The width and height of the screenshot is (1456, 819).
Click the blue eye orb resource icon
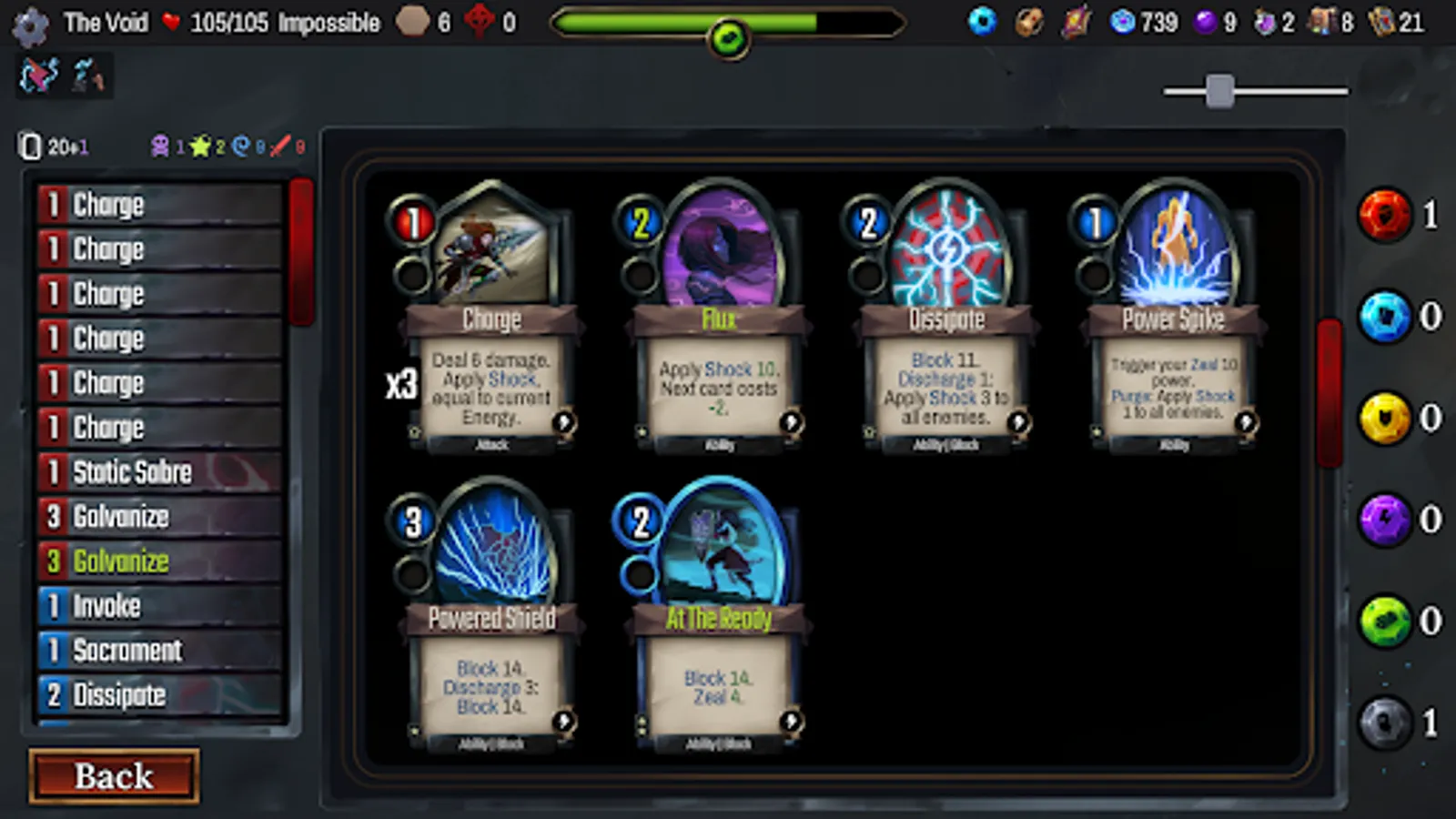(x=982, y=23)
